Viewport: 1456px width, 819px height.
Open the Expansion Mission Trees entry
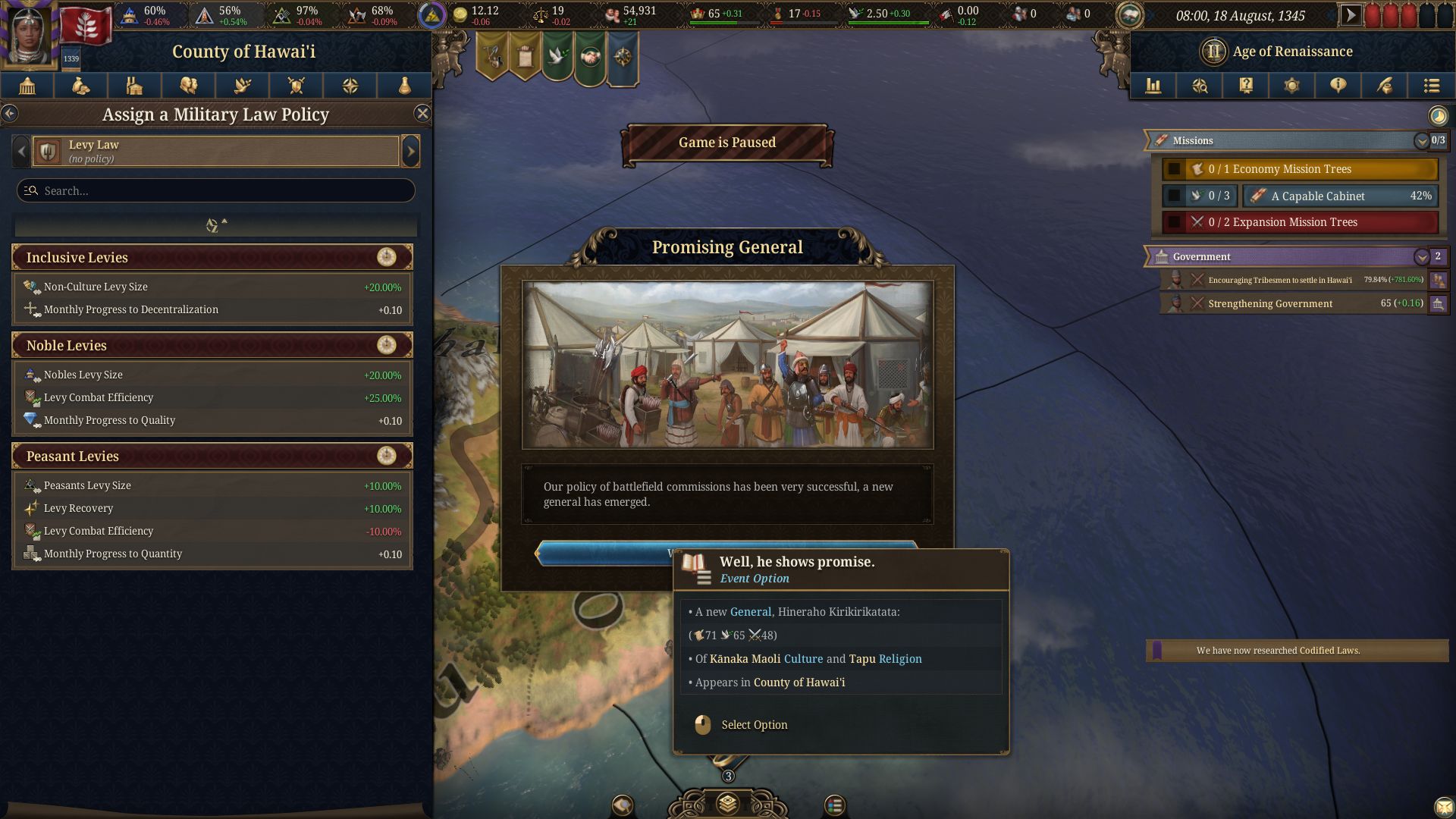click(x=1300, y=222)
